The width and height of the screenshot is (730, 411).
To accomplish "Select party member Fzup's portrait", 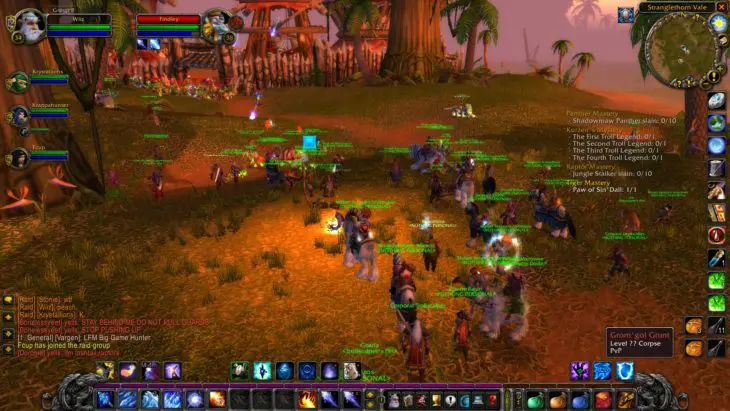I will pyautogui.click(x=17, y=155).
